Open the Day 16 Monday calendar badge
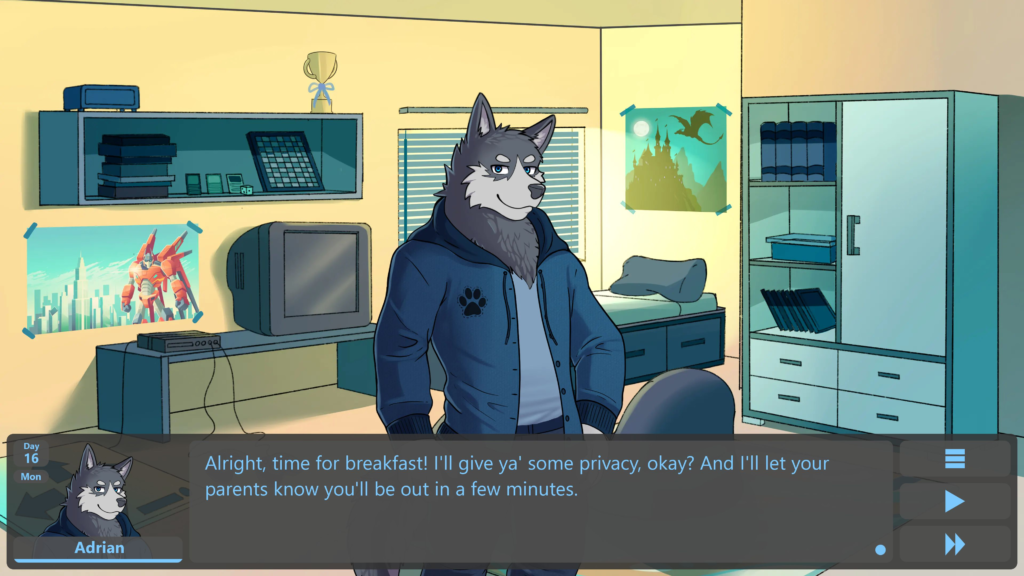Image resolution: width=1024 pixels, height=576 pixels. coord(32,460)
